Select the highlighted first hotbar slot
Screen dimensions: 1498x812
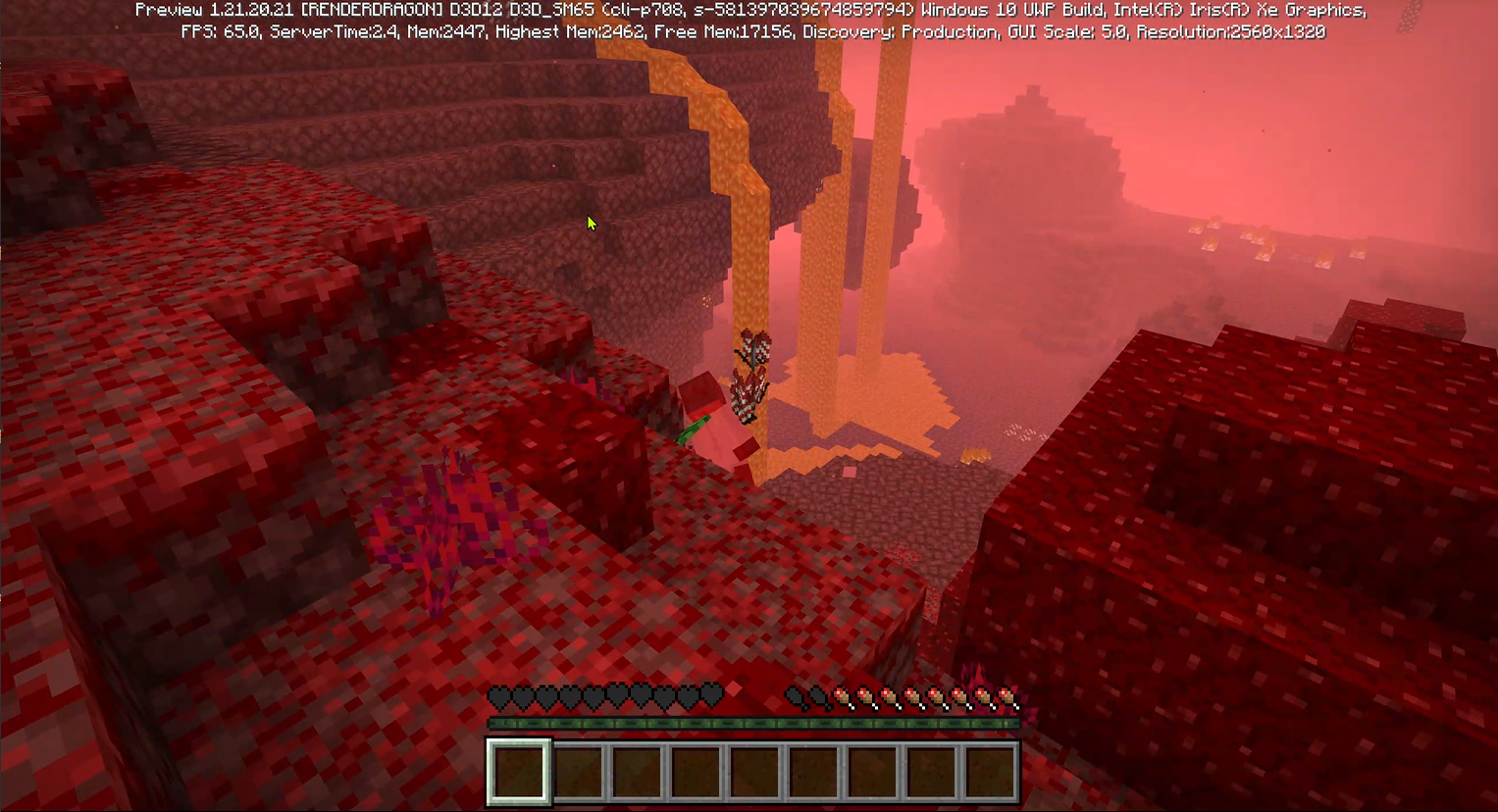coord(519,772)
